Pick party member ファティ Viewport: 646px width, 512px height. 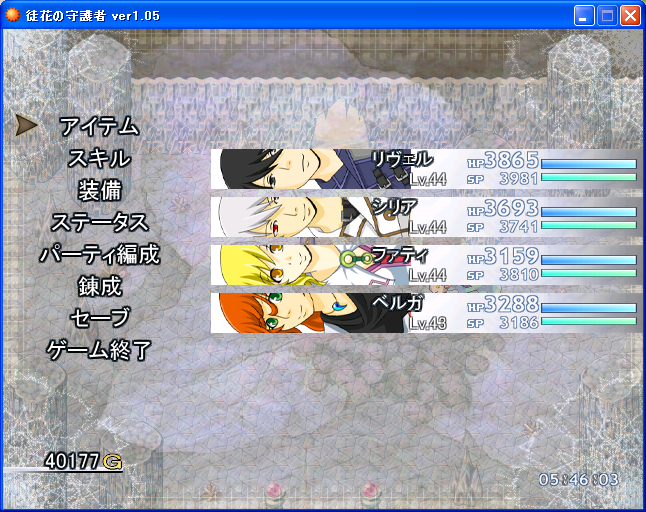pos(425,264)
